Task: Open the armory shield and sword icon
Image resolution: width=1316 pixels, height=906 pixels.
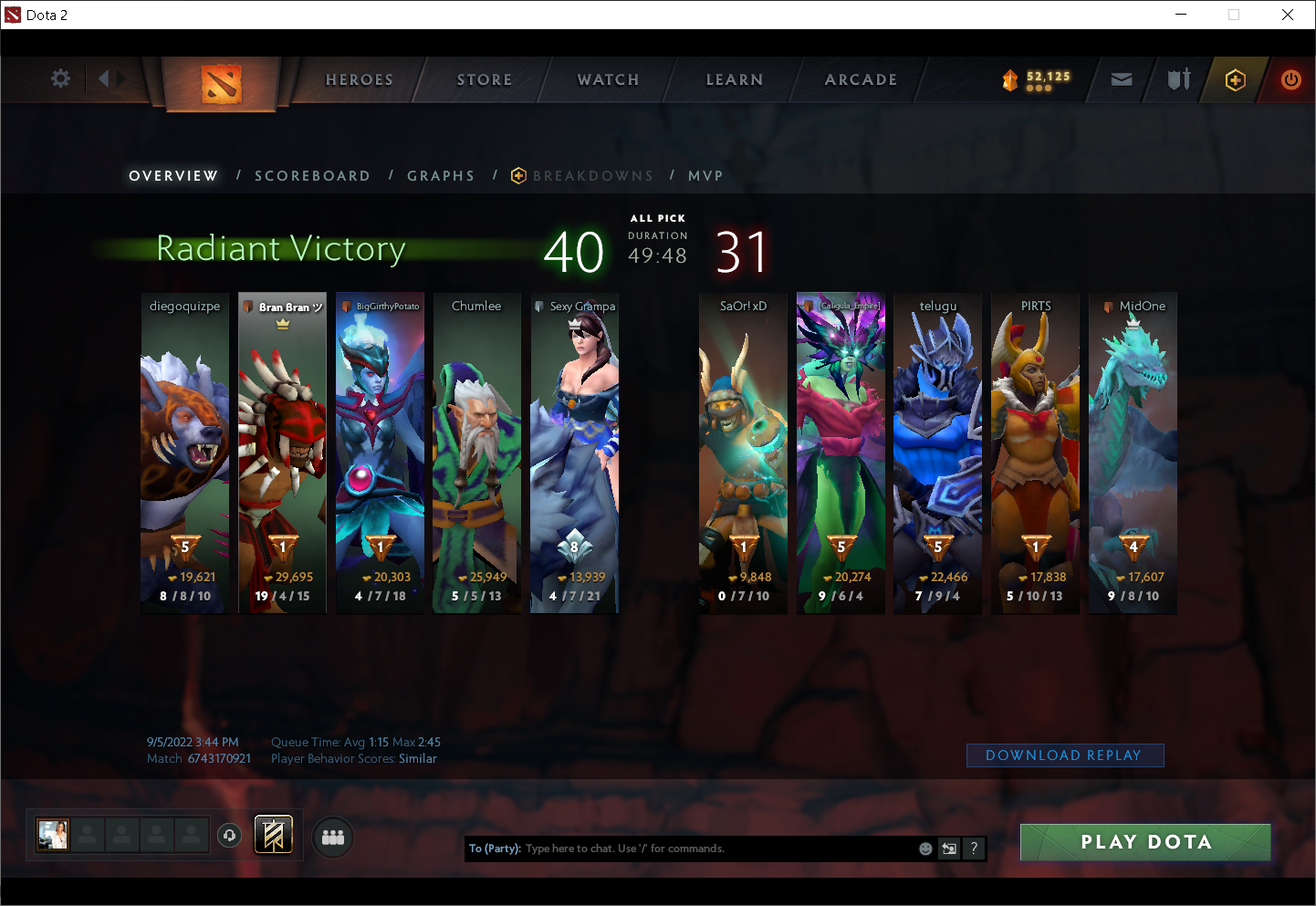Action: tap(1178, 80)
